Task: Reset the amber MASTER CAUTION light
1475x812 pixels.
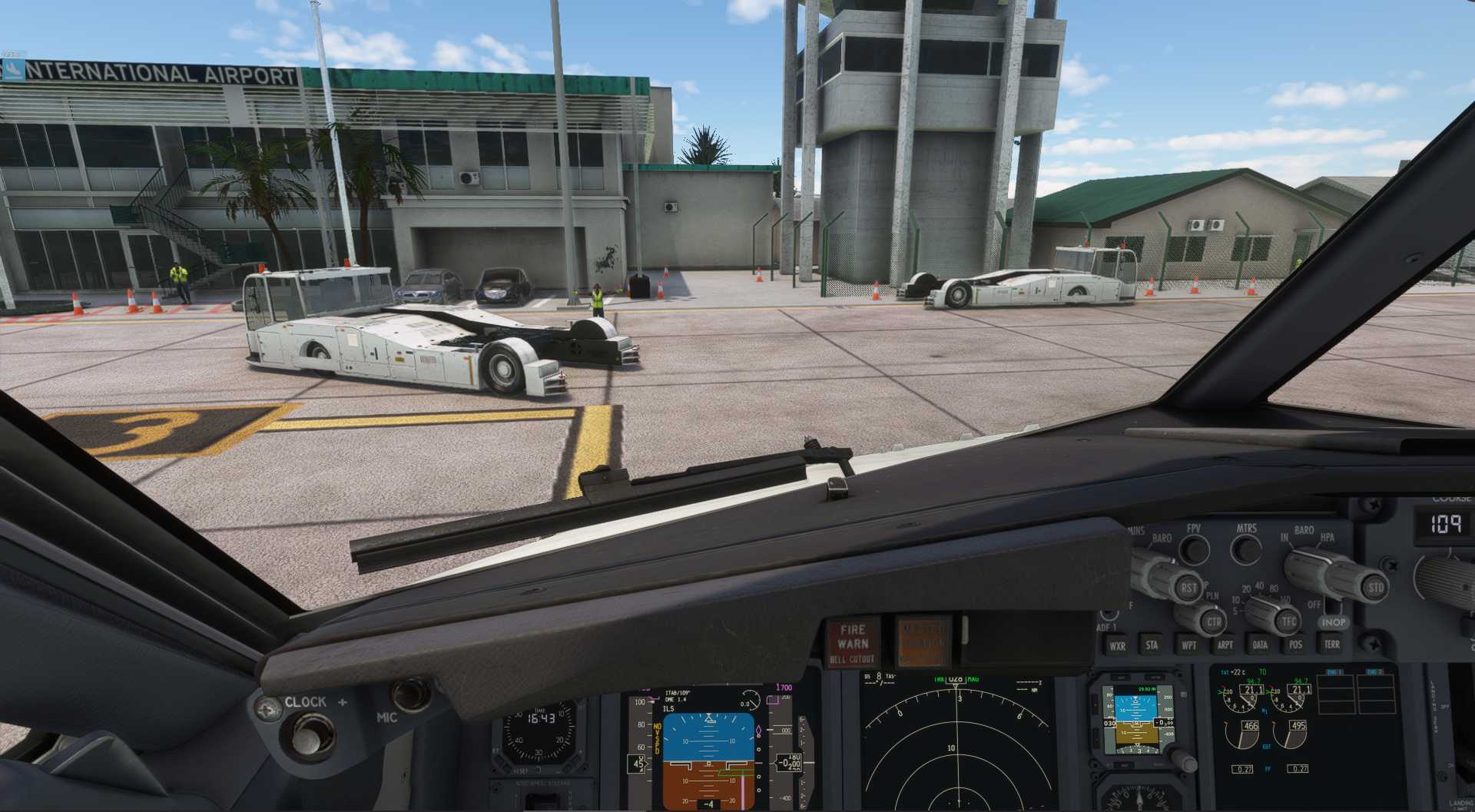Action: point(923,643)
